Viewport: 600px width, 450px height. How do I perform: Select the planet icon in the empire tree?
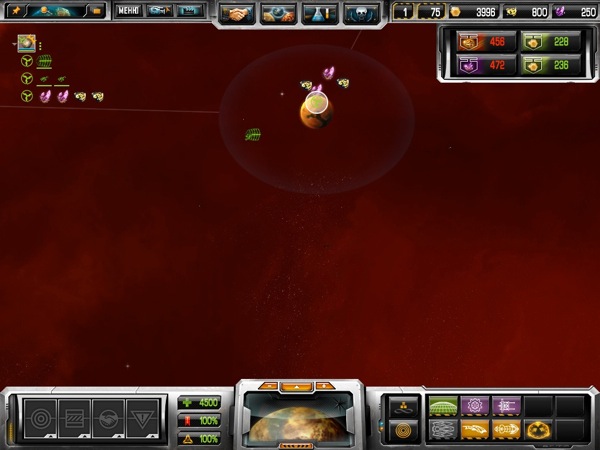coord(27,44)
